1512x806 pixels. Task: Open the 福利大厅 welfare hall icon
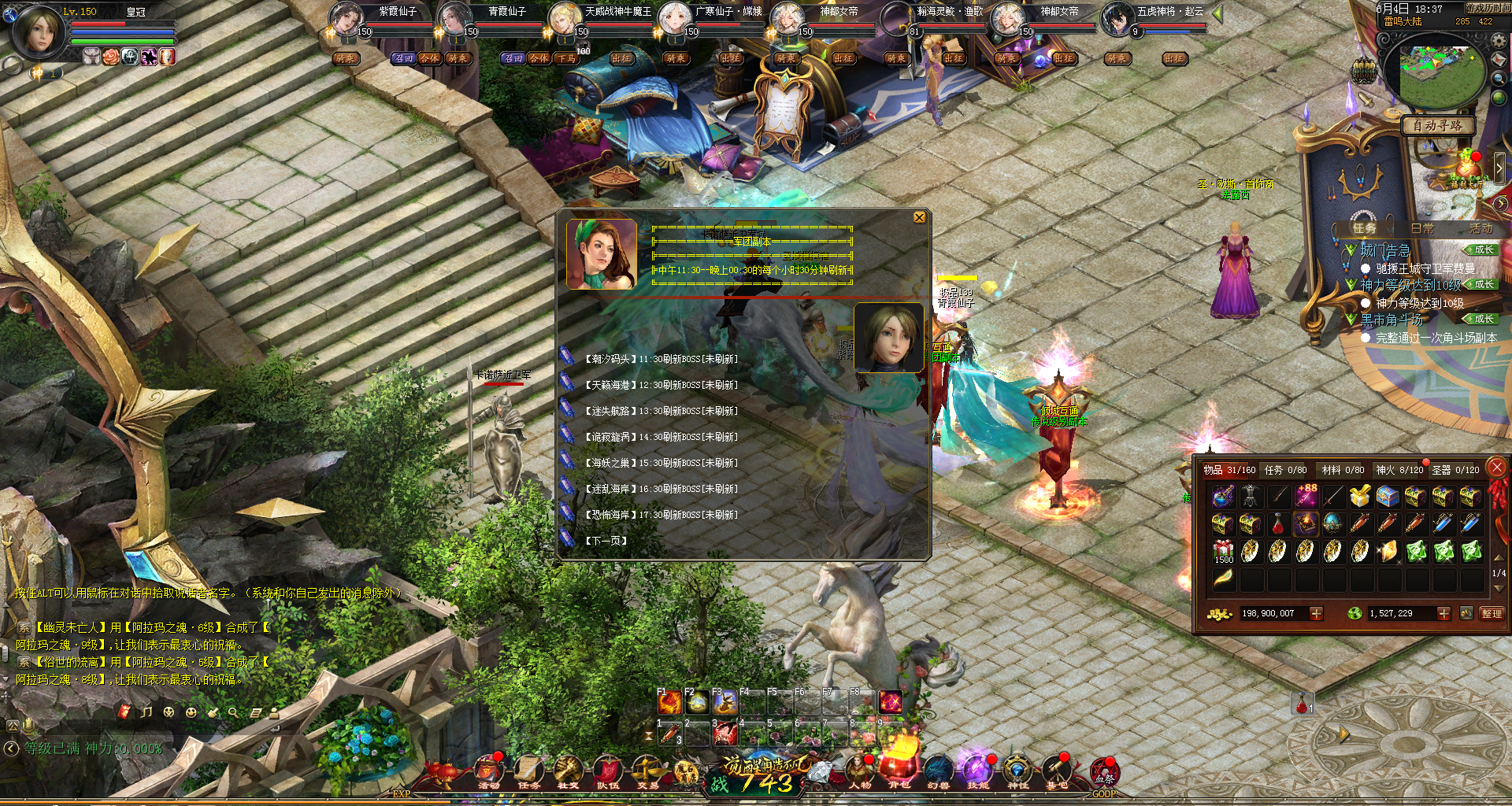1466,169
